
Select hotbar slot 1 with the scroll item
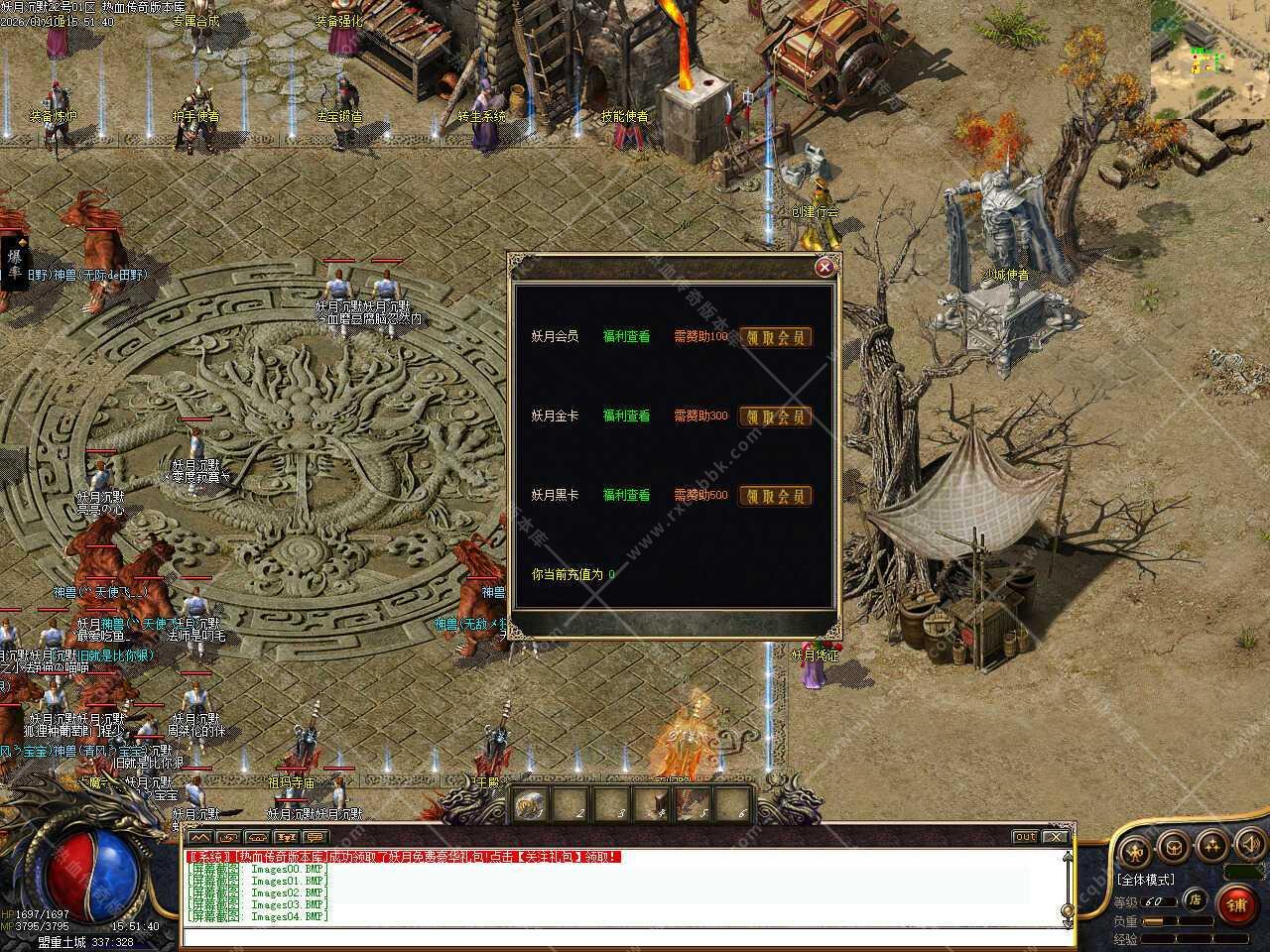pyautogui.click(x=531, y=804)
